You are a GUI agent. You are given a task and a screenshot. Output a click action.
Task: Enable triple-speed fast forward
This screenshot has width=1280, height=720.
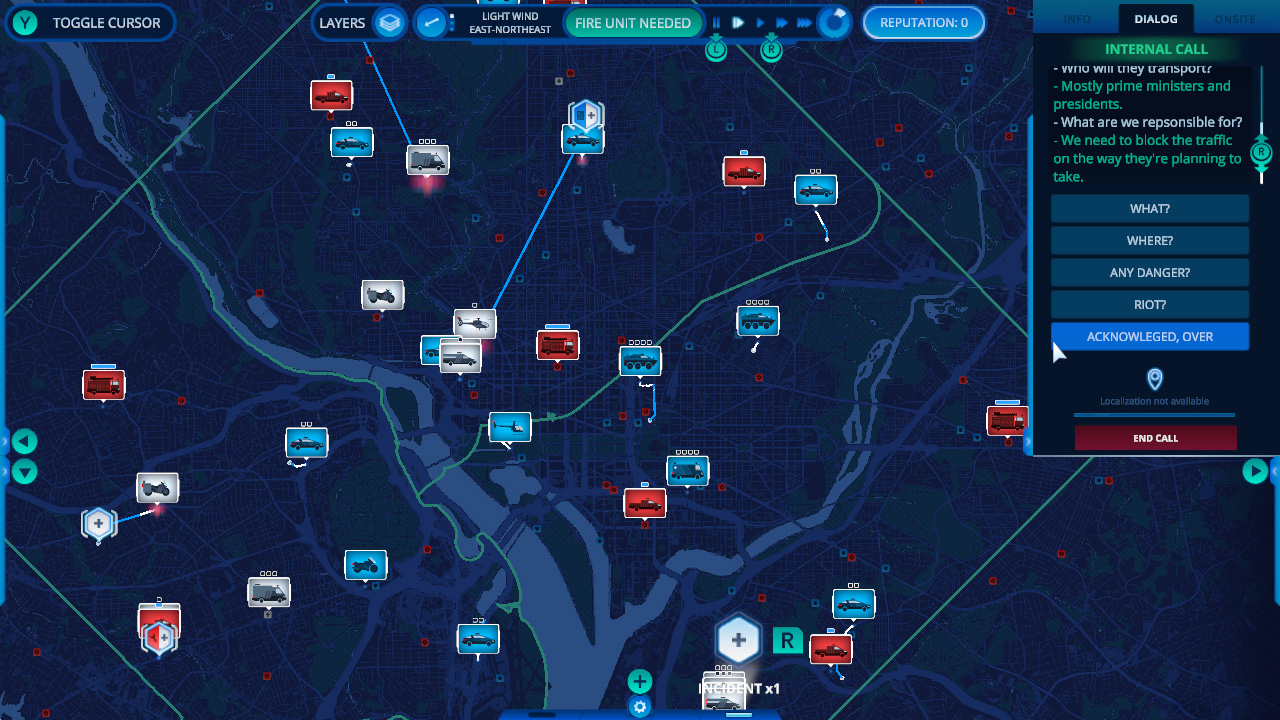803,22
